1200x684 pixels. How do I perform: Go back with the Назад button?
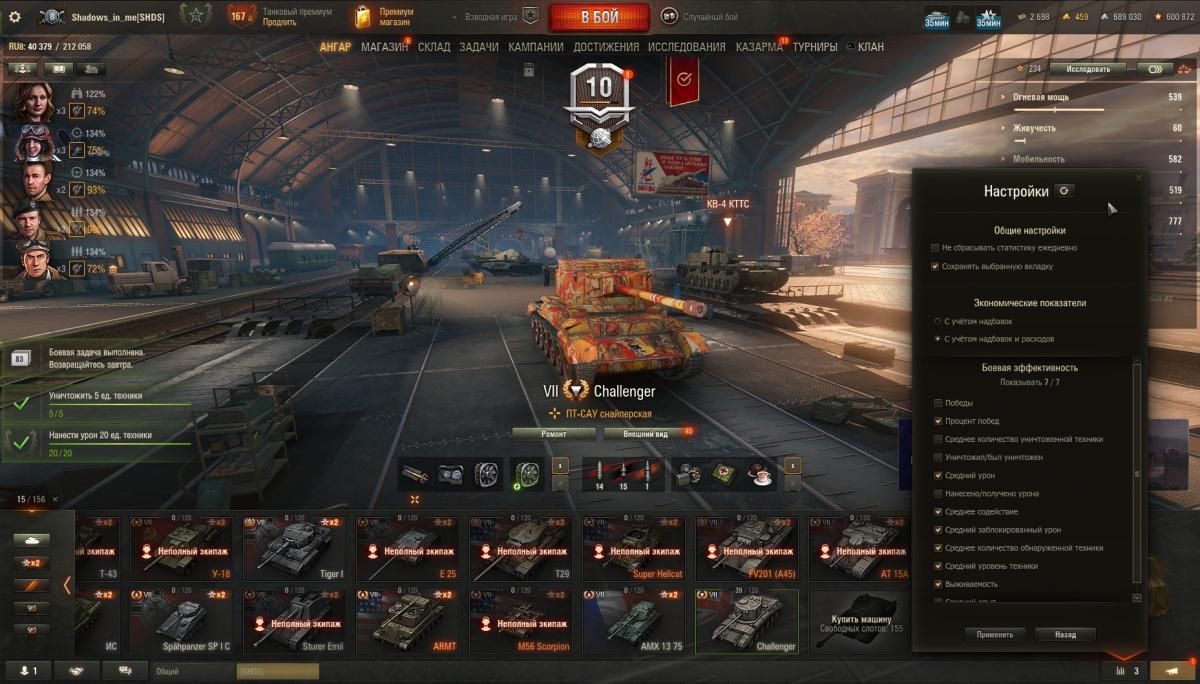click(x=1065, y=634)
